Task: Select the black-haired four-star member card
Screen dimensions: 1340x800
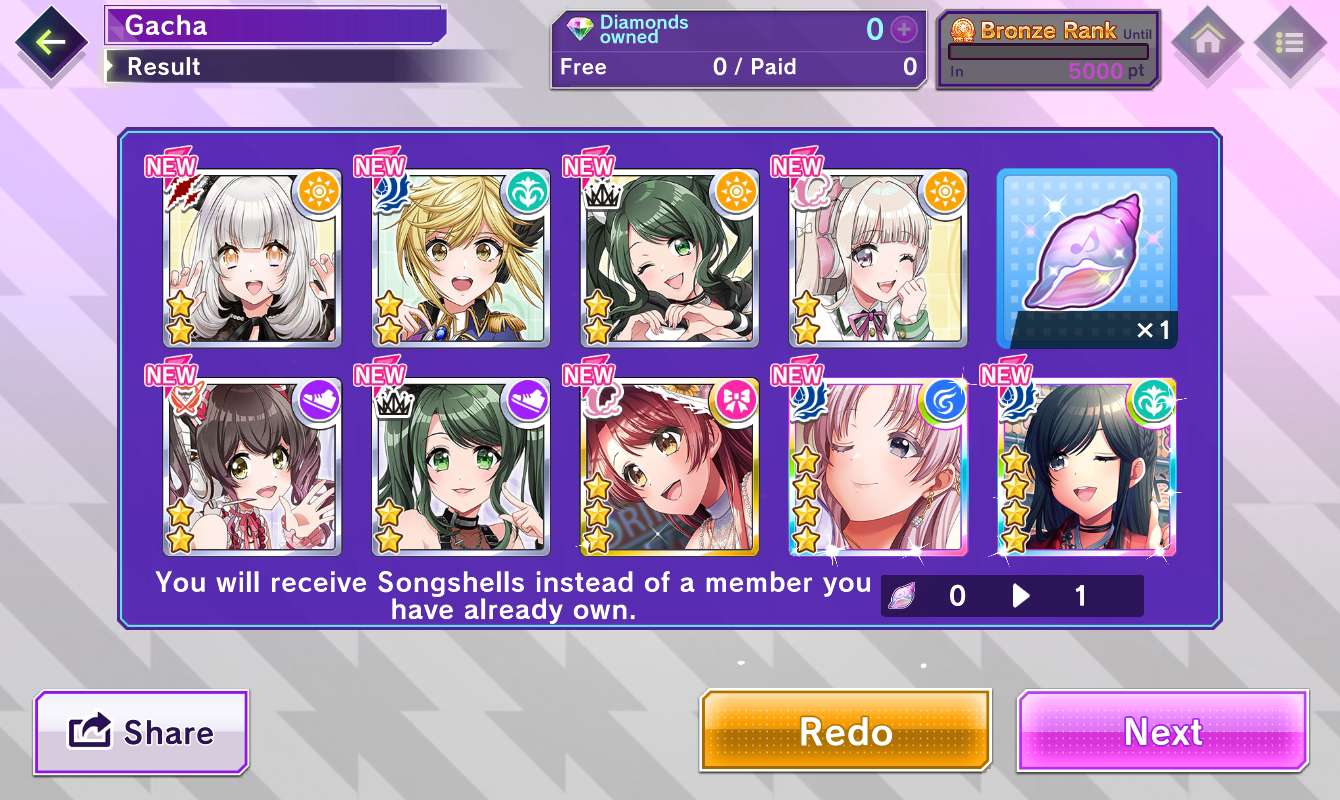Action: pos(1087,467)
